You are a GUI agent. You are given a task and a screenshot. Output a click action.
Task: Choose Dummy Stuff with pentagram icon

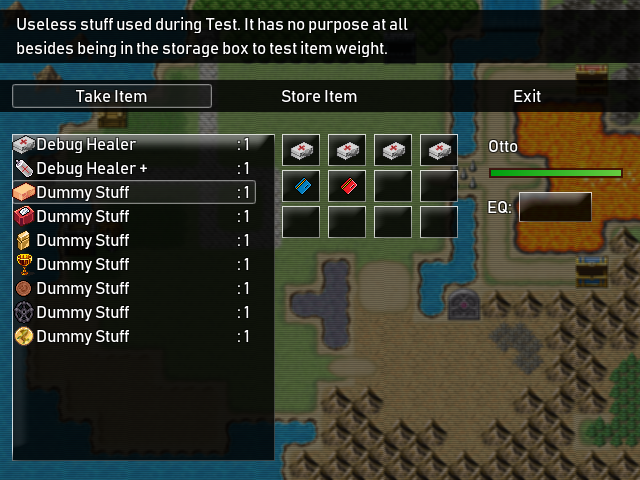(x=133, y=312)
